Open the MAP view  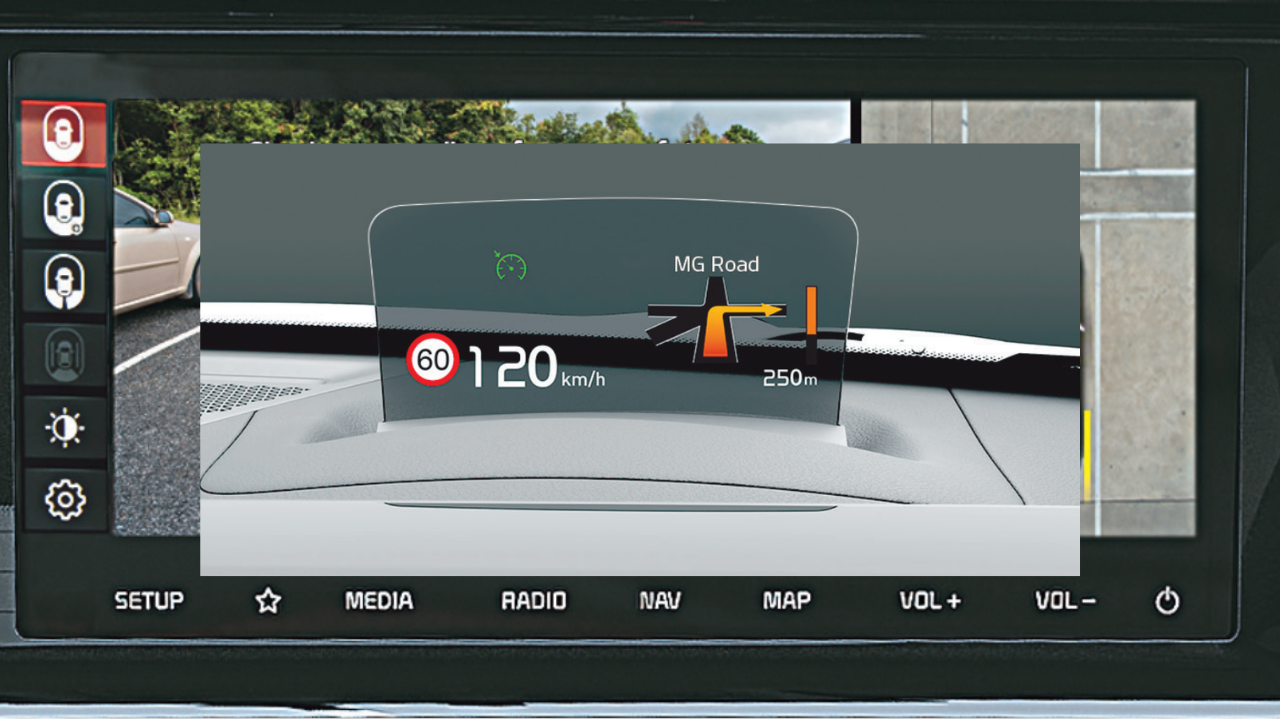(x=786, y=601)
